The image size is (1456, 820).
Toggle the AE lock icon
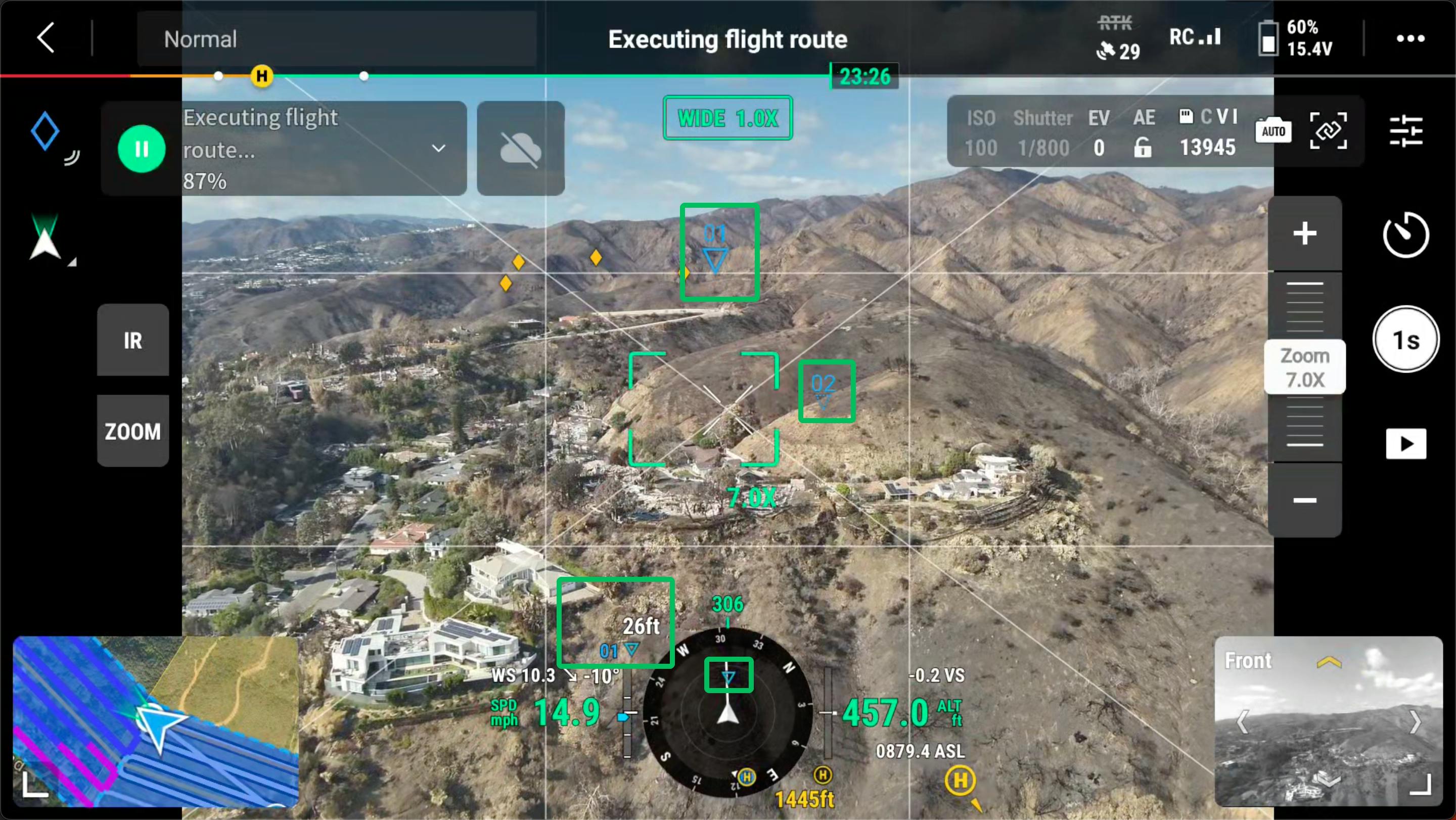coord(1143,148)
